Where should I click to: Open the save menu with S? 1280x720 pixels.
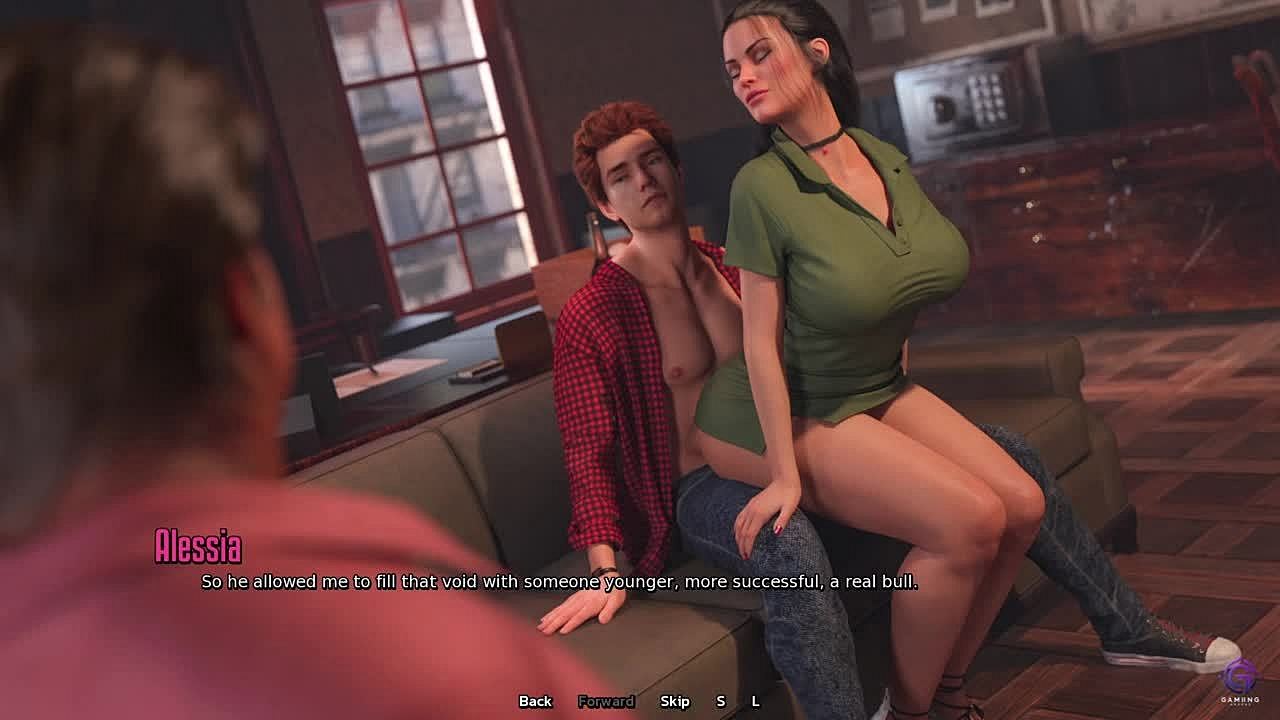pos(720,701)
